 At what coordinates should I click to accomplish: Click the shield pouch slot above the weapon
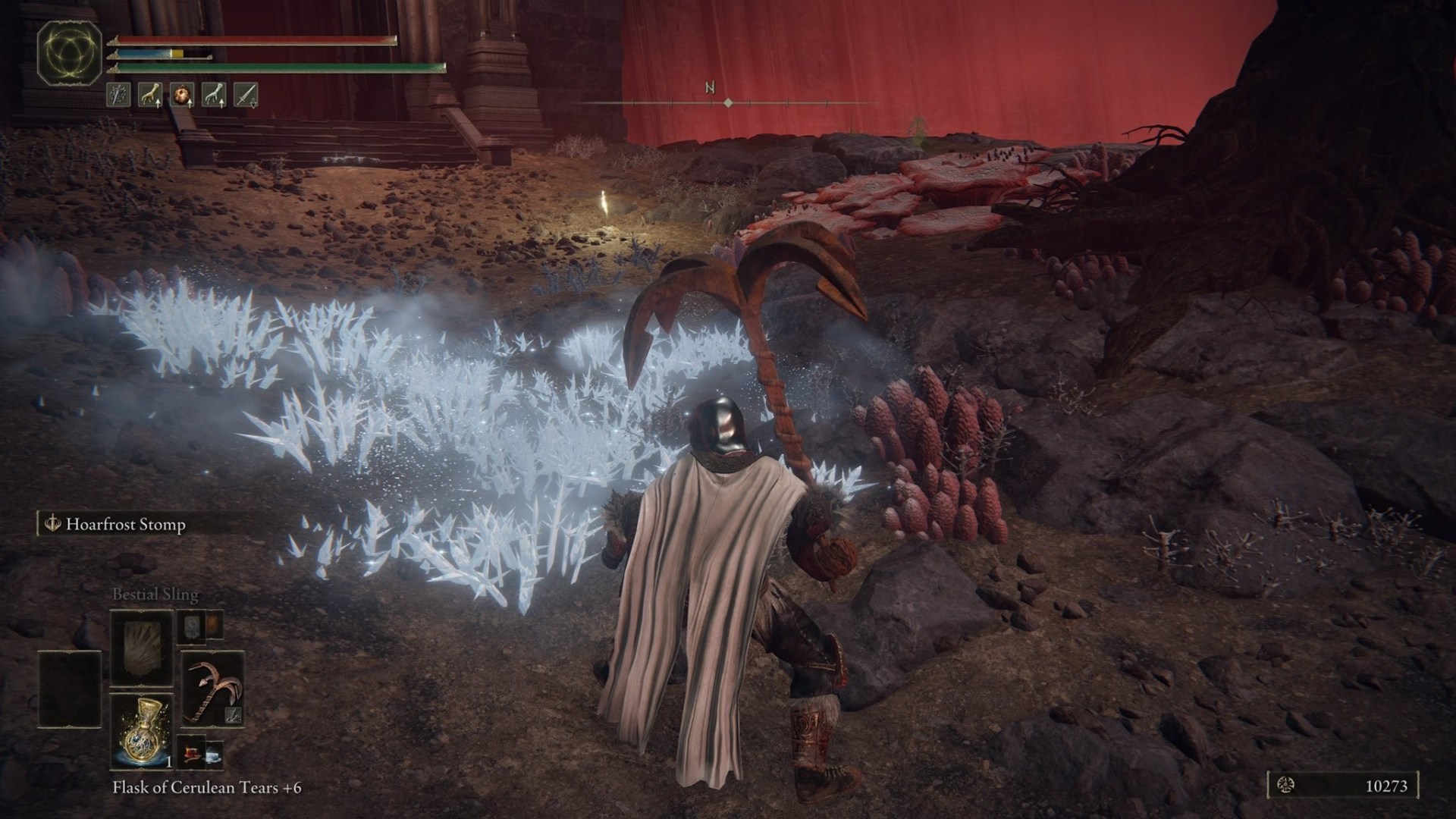tap(192, 628)
